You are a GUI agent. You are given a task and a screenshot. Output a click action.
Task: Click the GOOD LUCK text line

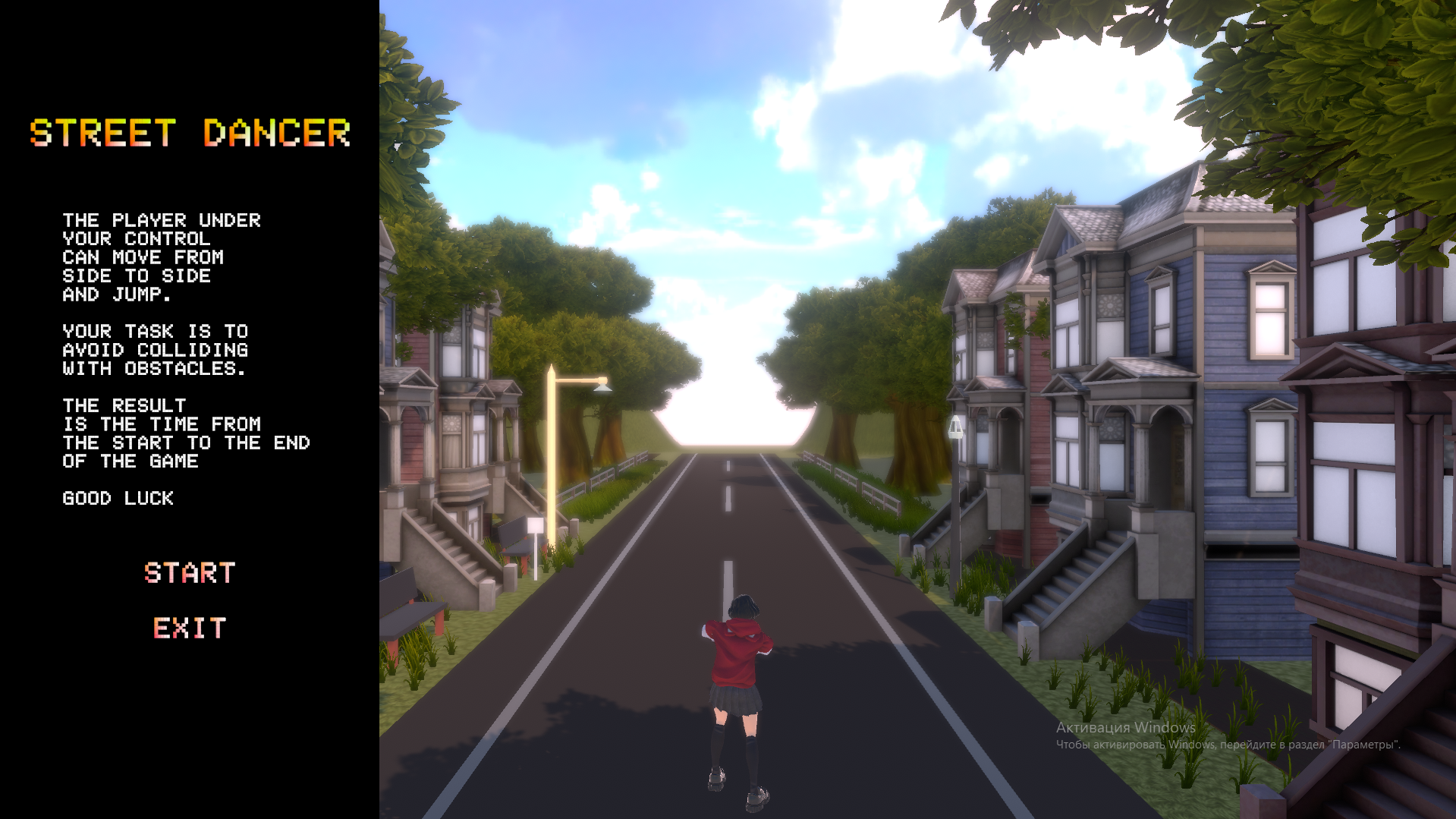(118, 498)
